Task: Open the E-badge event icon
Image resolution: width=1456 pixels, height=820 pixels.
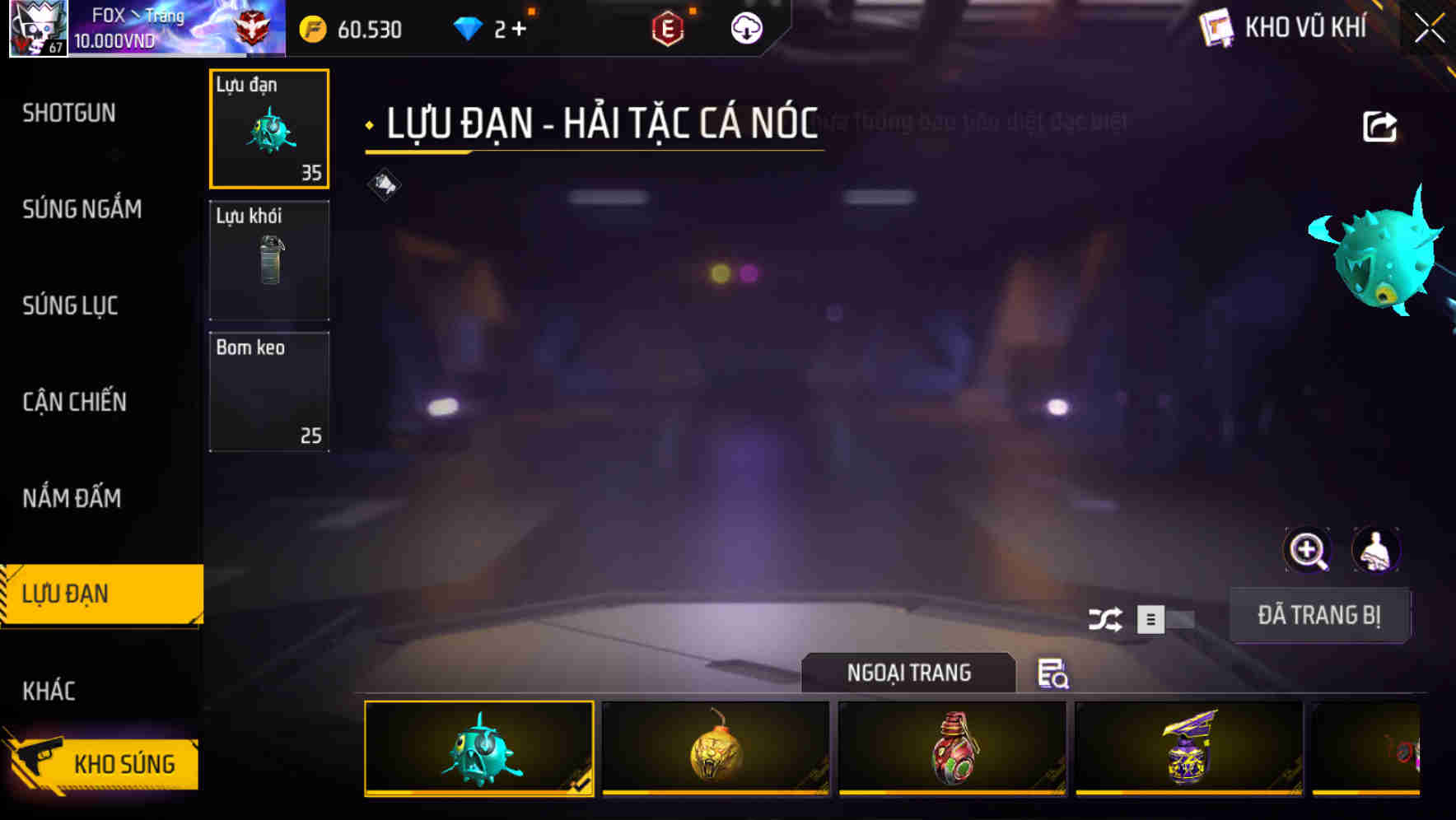Action: click(x=669, y=29)
